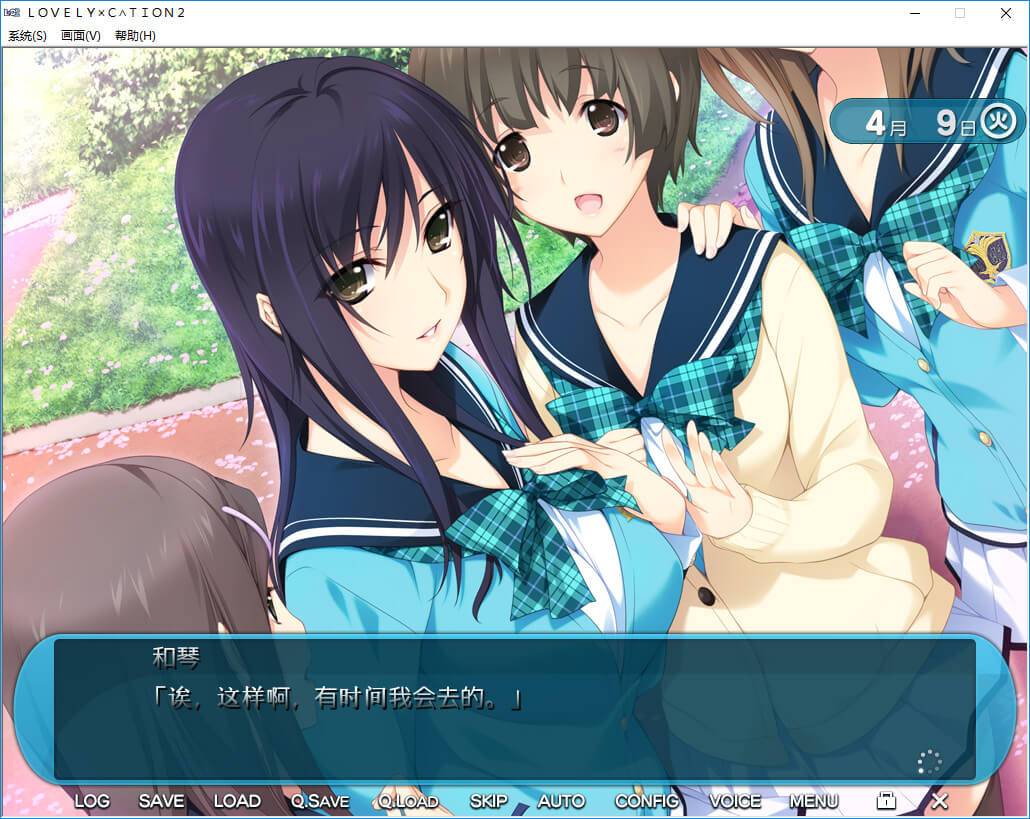The height and width of the screenshot is (819, 1030).
Task: Close the LOVELY×CATION2 window
Action: click(x=1005, y=13)
